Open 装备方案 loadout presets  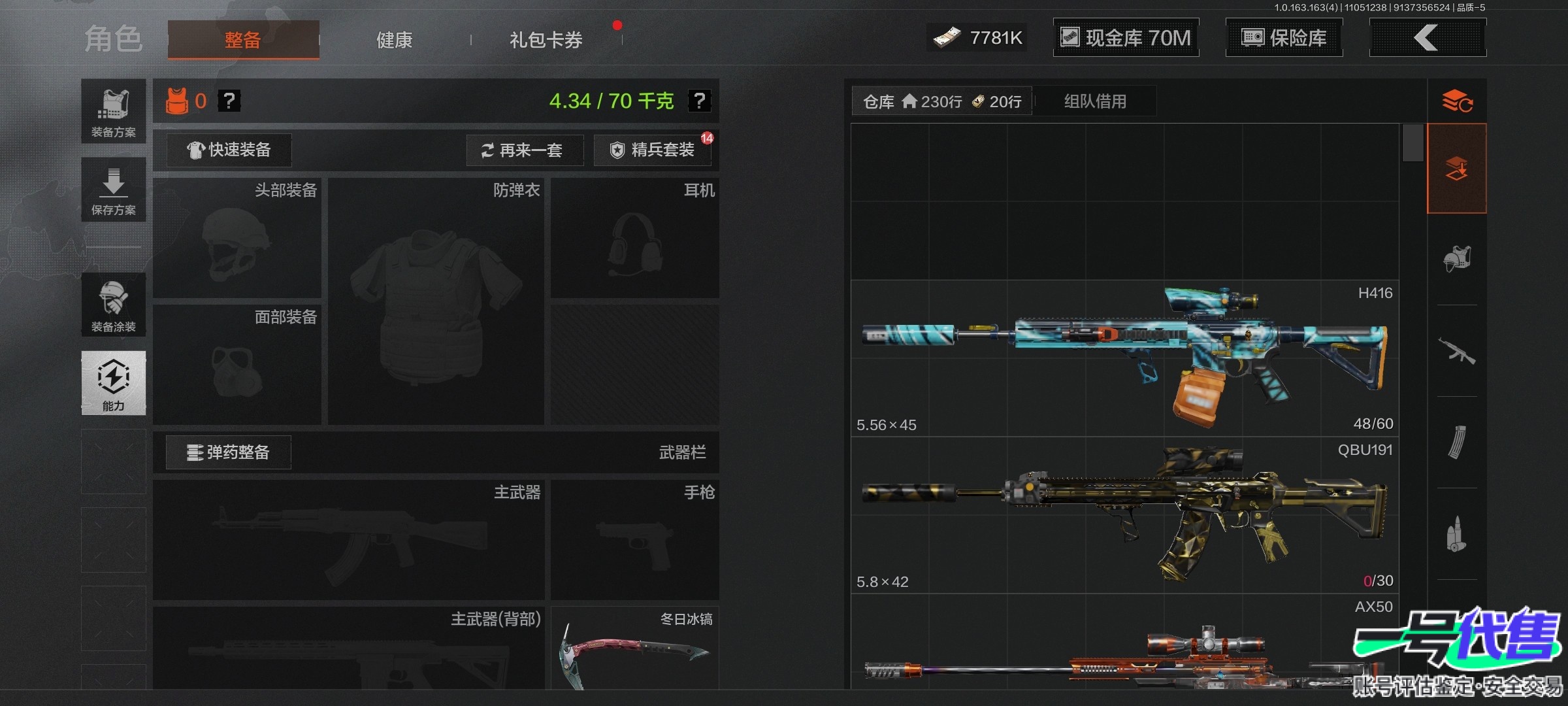[x=113, y=111]
